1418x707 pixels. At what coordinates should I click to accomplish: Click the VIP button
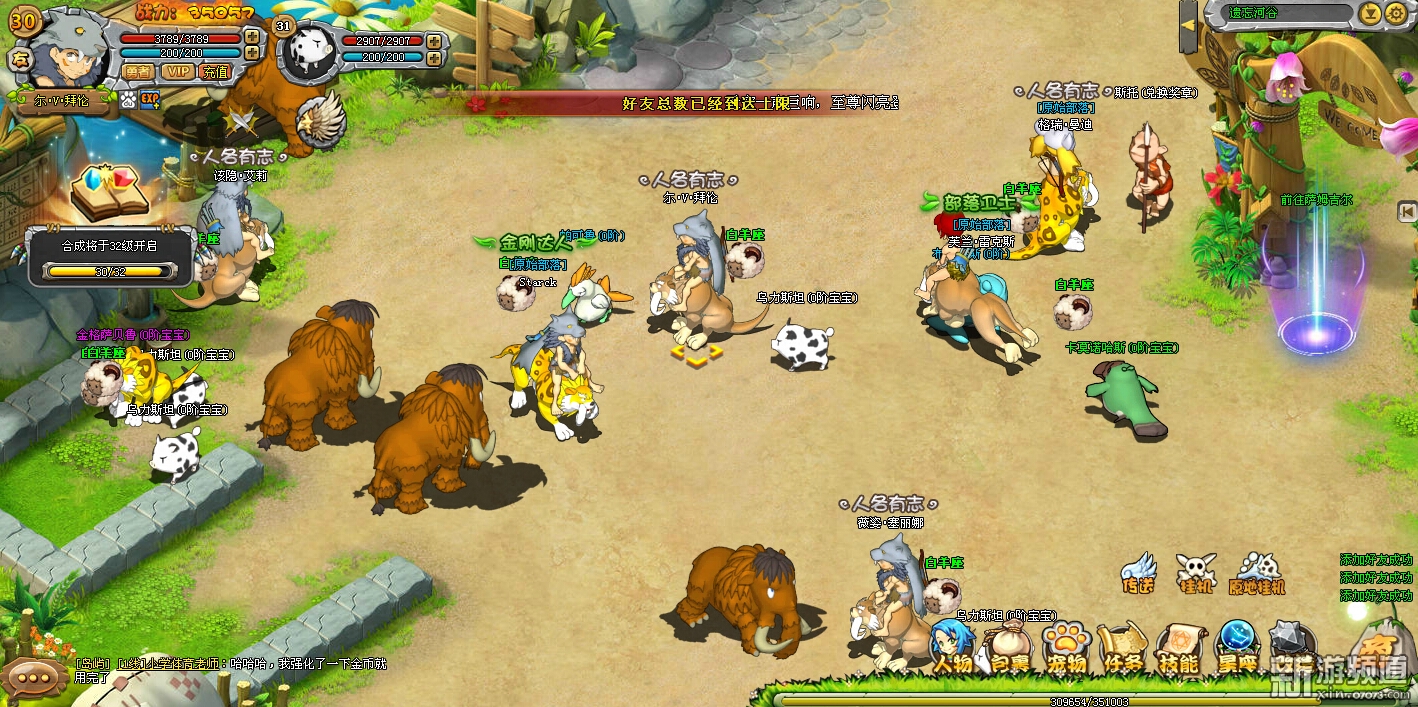pos(178,71)
